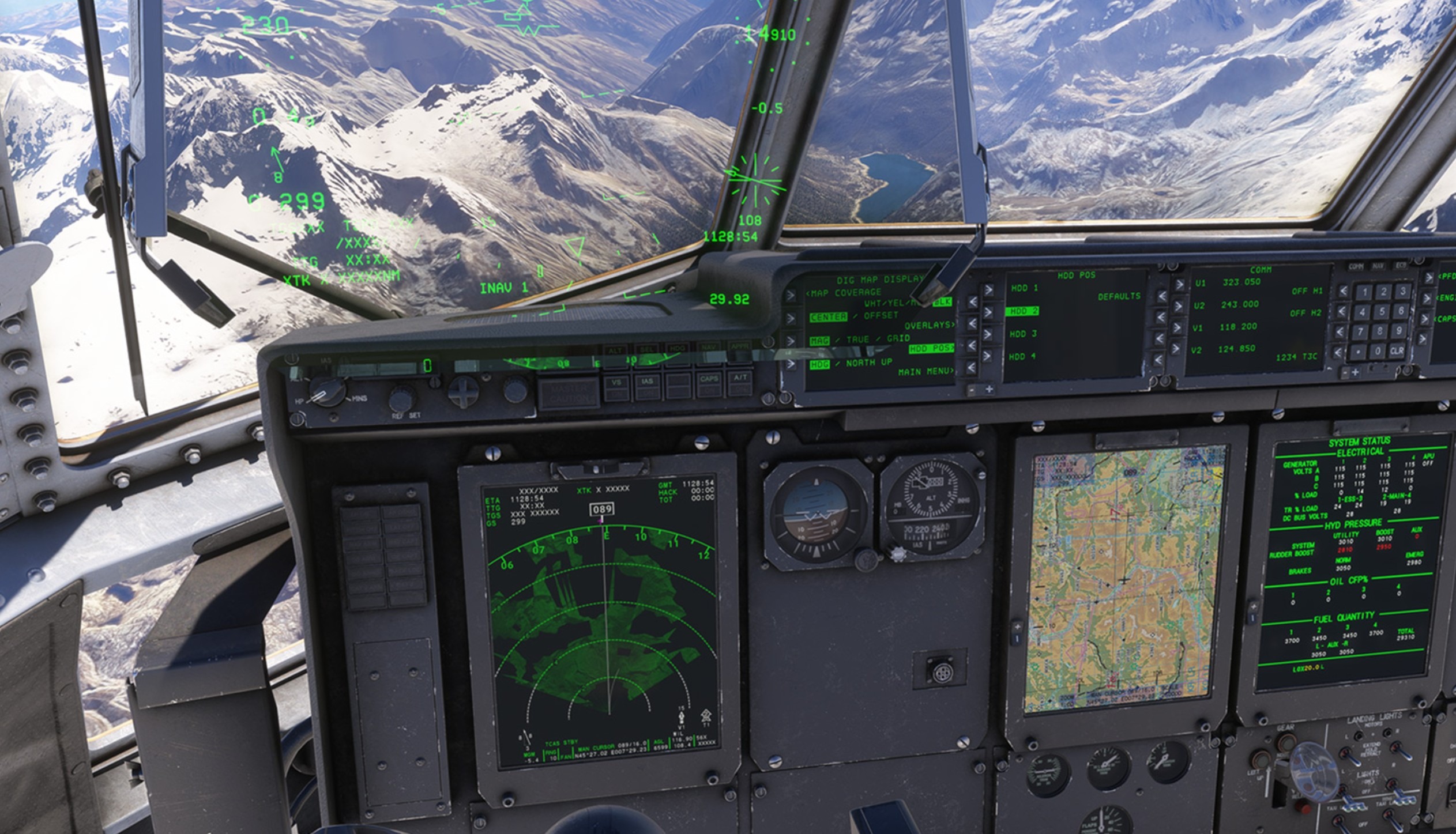Viewport: 1456px width, 834px height.
Task: Tap the number 0 keypad key
Action: tap(1377, 350)
